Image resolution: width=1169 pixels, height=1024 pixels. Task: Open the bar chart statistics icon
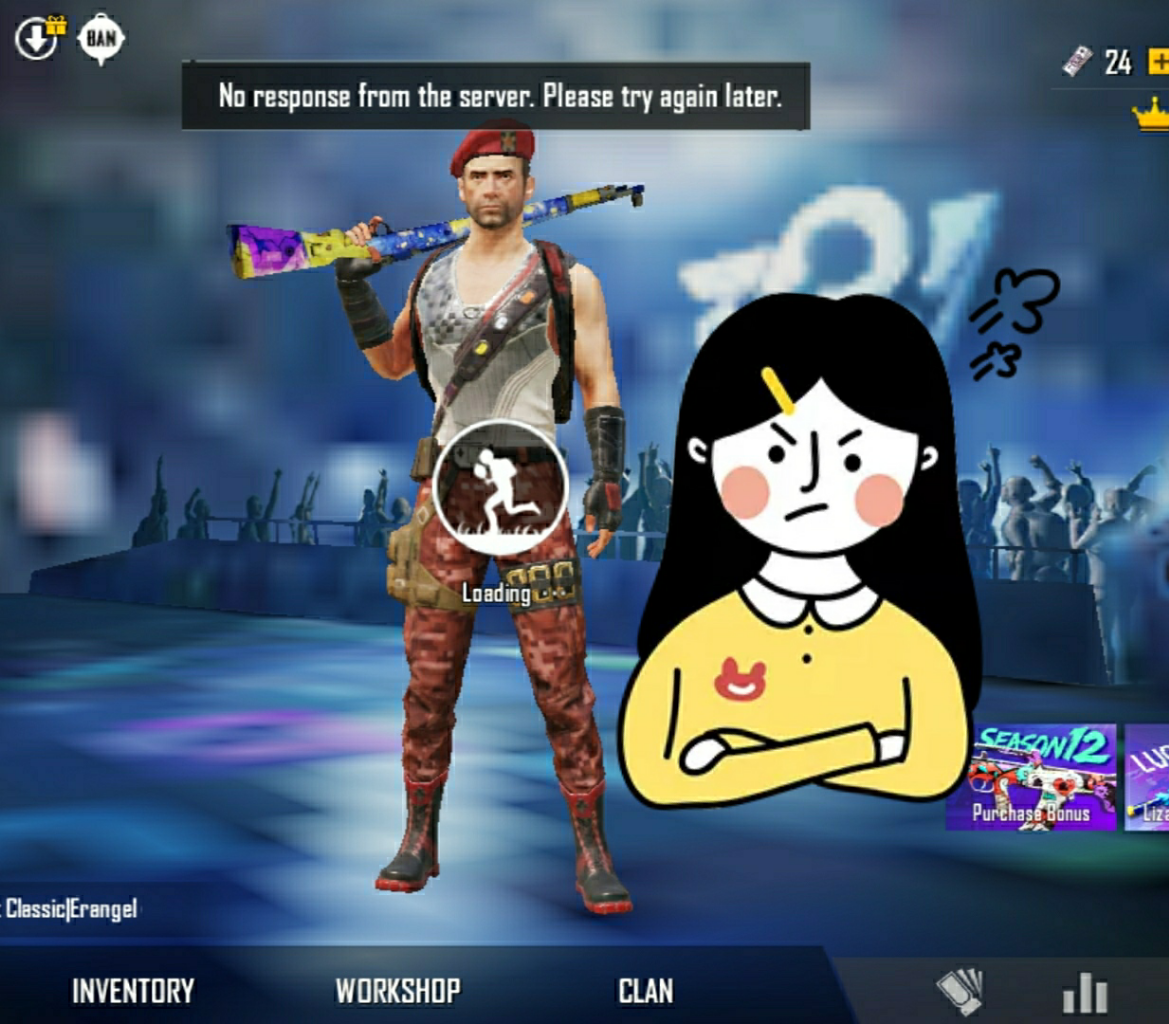click(x=1084, y=993)
